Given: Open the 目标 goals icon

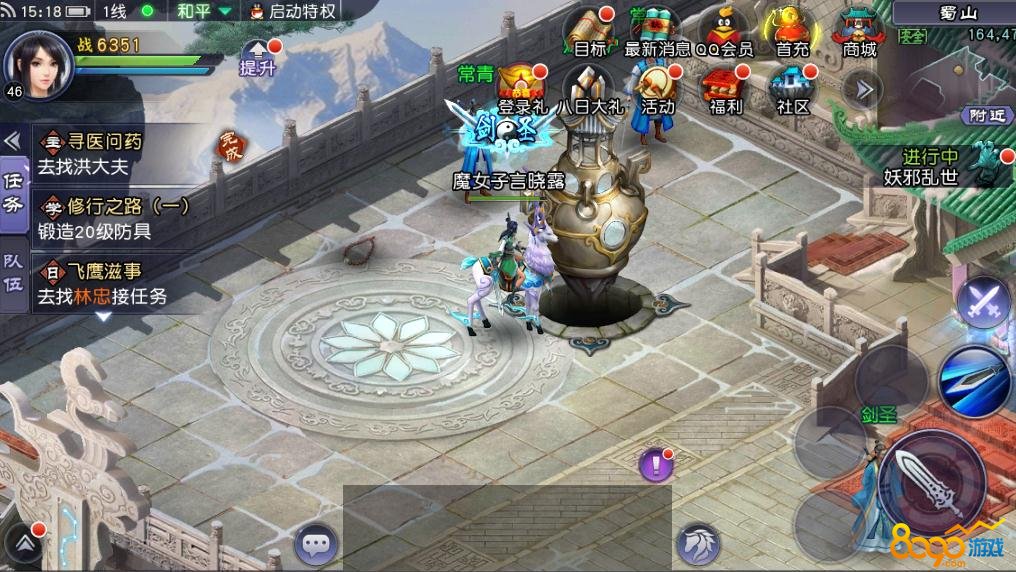Looking at the screenshot, I should (589, 30).
